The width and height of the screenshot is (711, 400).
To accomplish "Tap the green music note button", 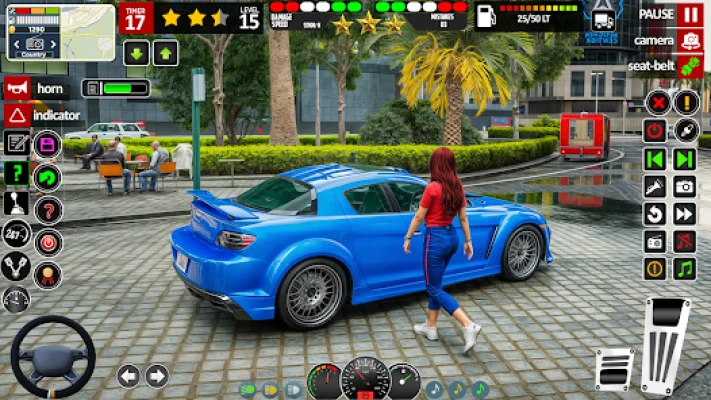I will coord(685,268).
